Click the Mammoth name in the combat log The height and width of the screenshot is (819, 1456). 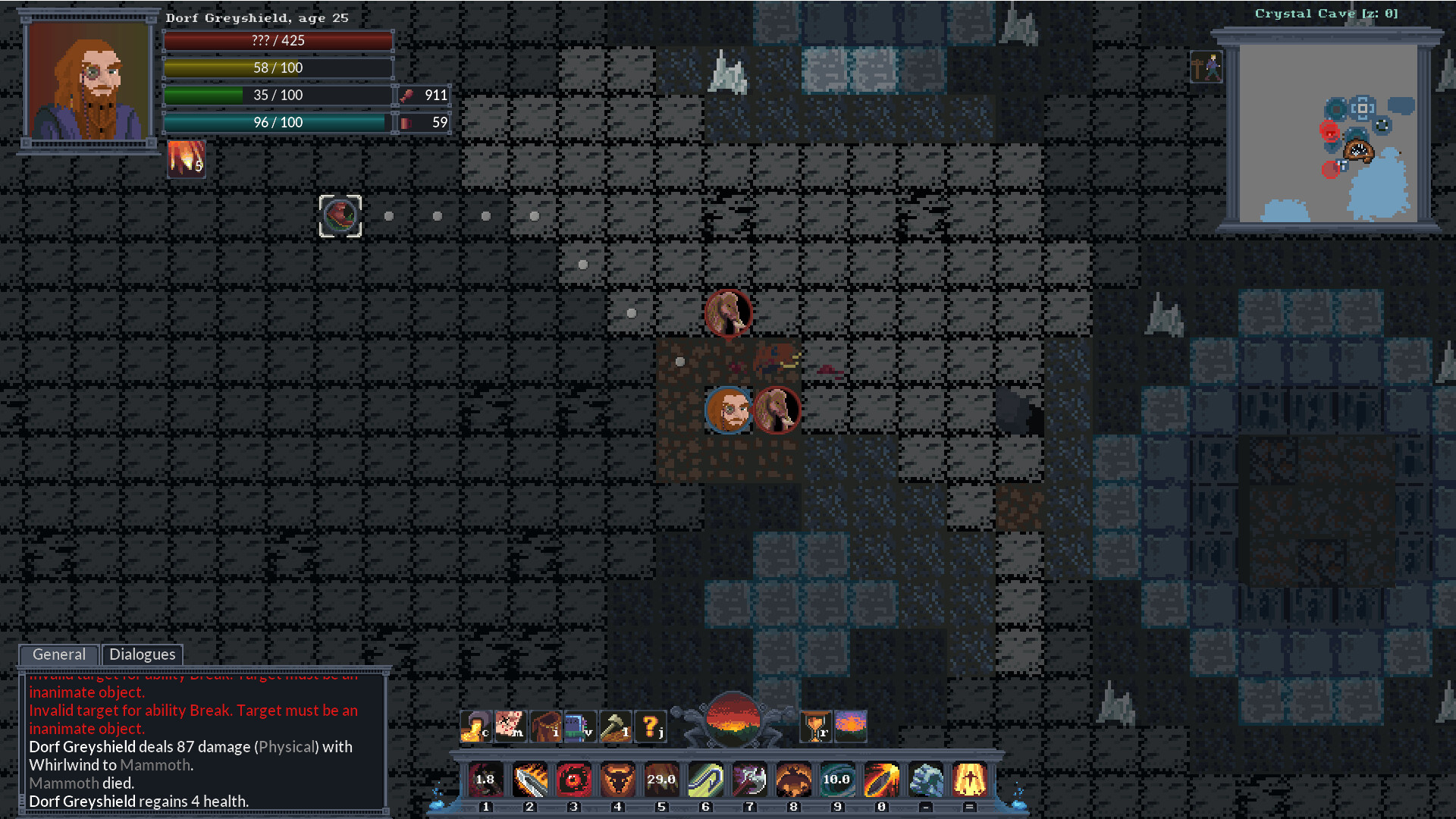point(156,765)
